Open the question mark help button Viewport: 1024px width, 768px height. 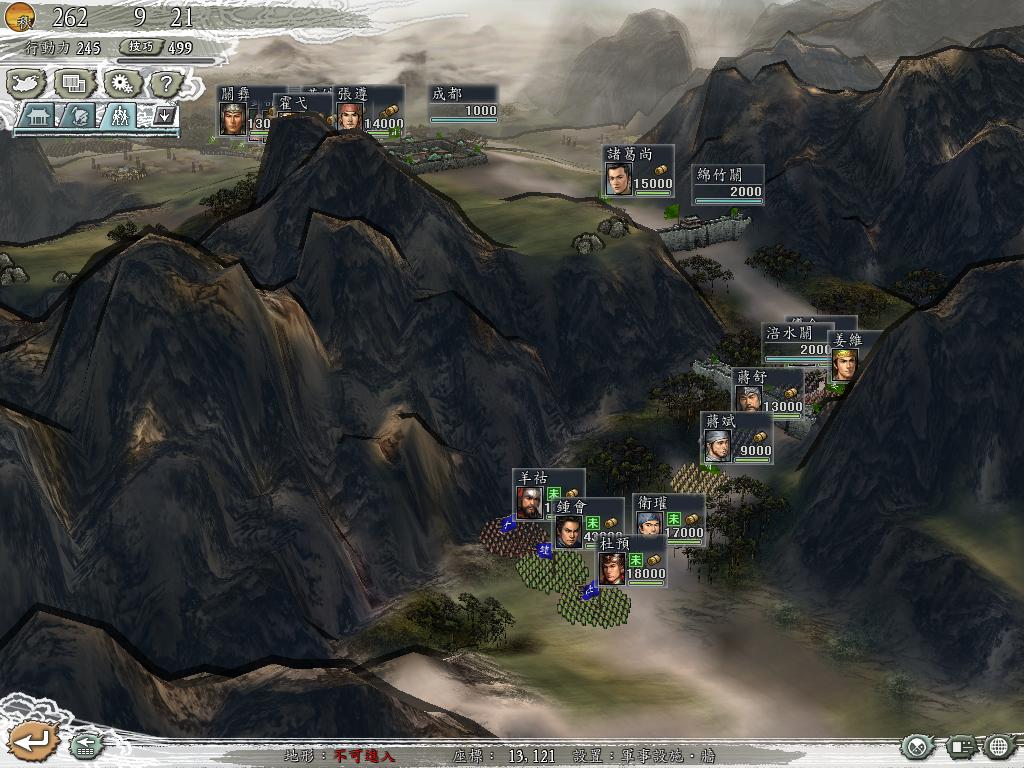pos(166,83)
